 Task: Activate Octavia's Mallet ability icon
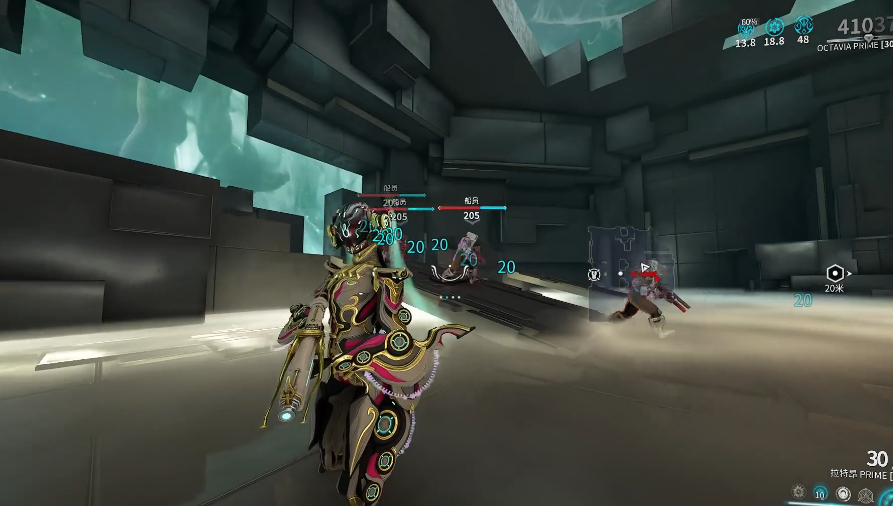[x=798, y=492]
